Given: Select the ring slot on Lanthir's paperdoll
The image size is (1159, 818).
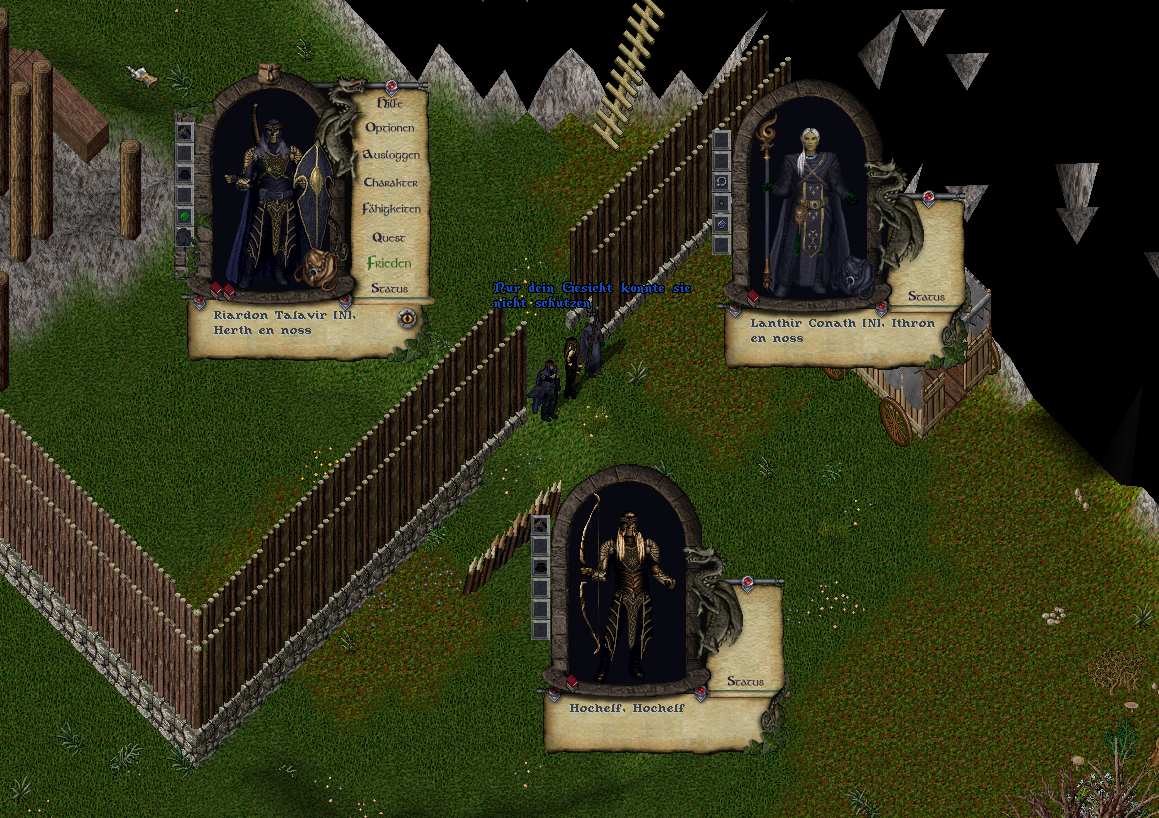Looking at the screenshot, I should 722,181.
